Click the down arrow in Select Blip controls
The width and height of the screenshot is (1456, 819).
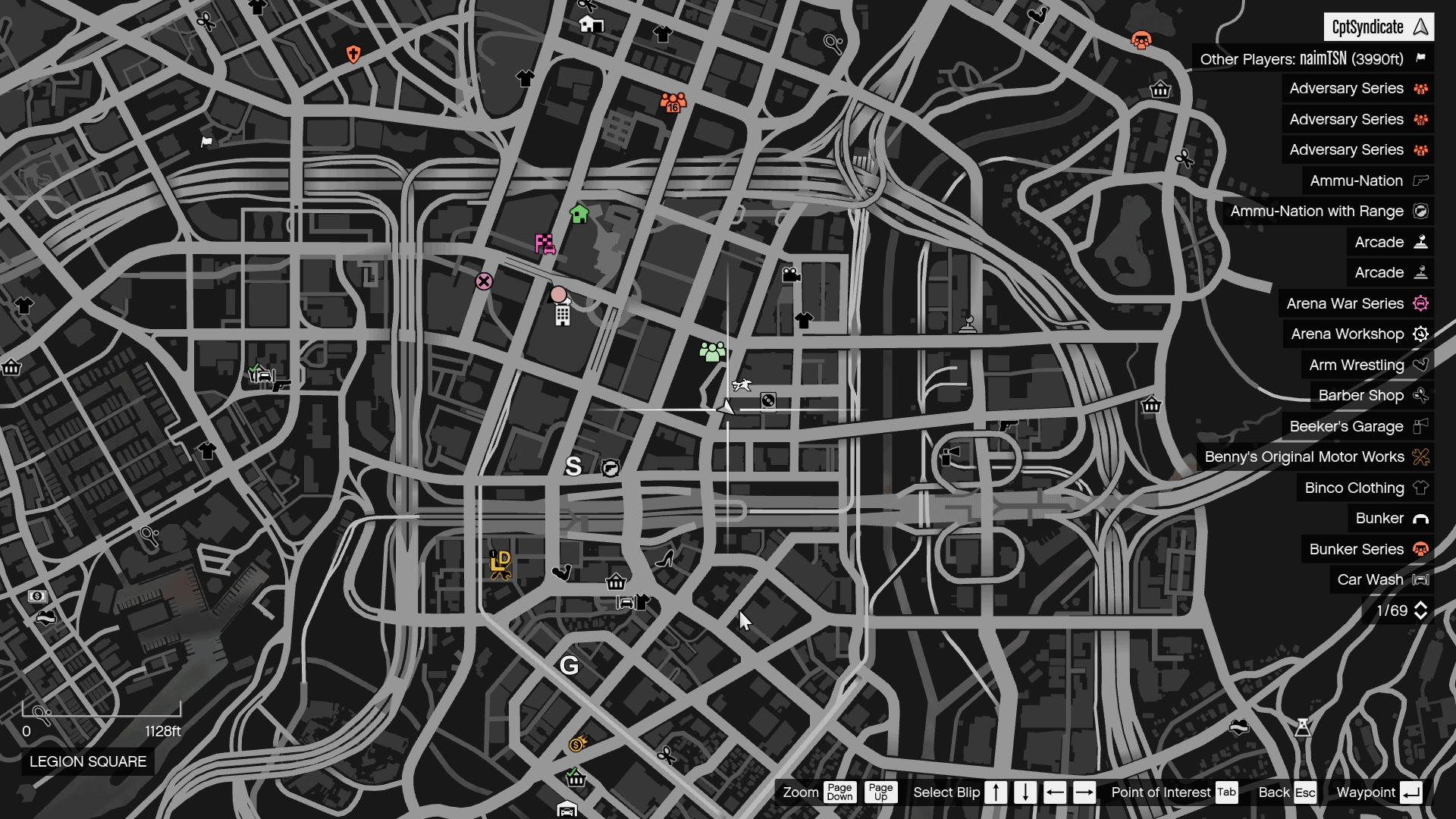1024,792
